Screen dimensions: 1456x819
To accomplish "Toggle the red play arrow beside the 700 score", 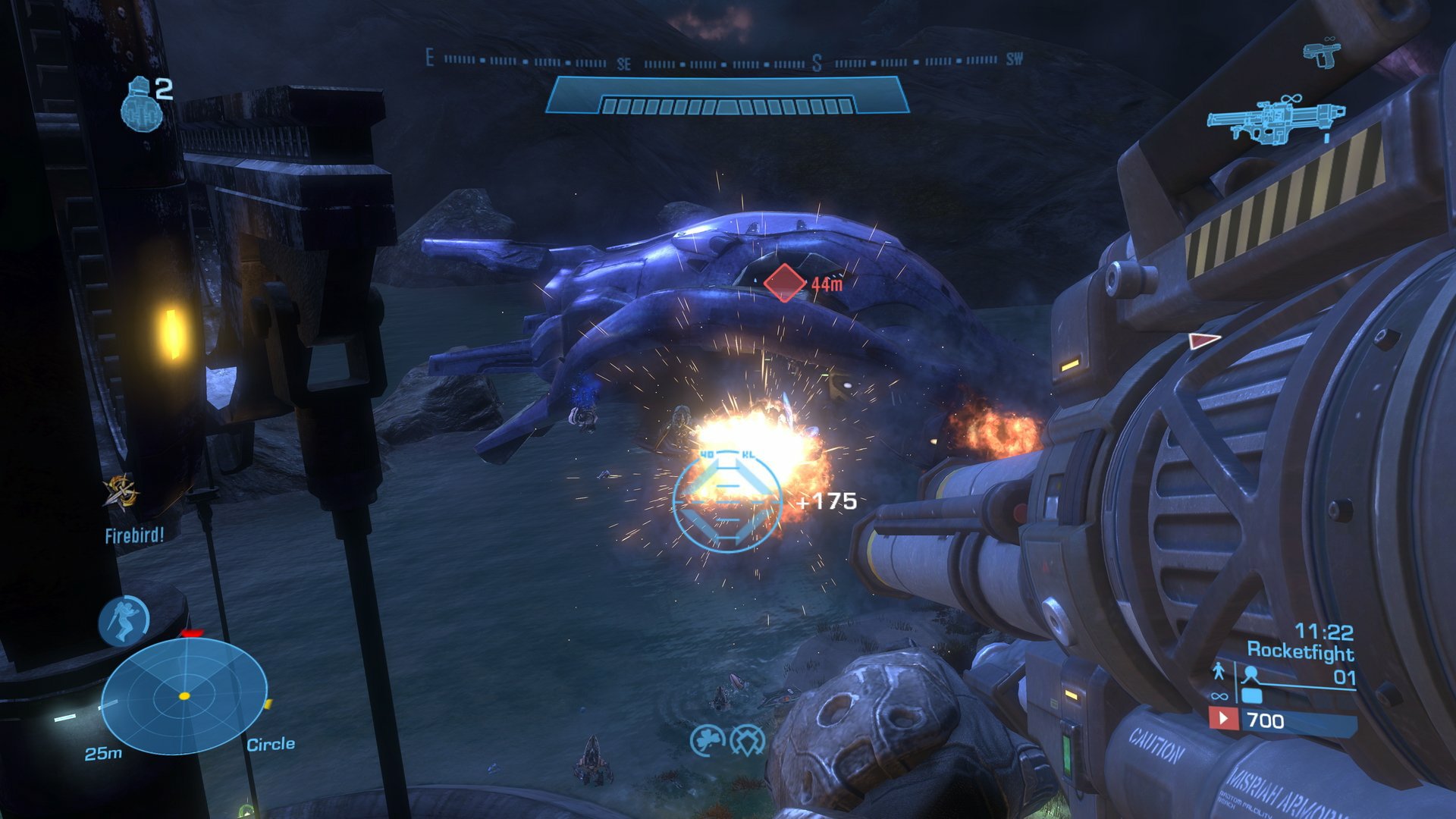I will [1223, 719].
